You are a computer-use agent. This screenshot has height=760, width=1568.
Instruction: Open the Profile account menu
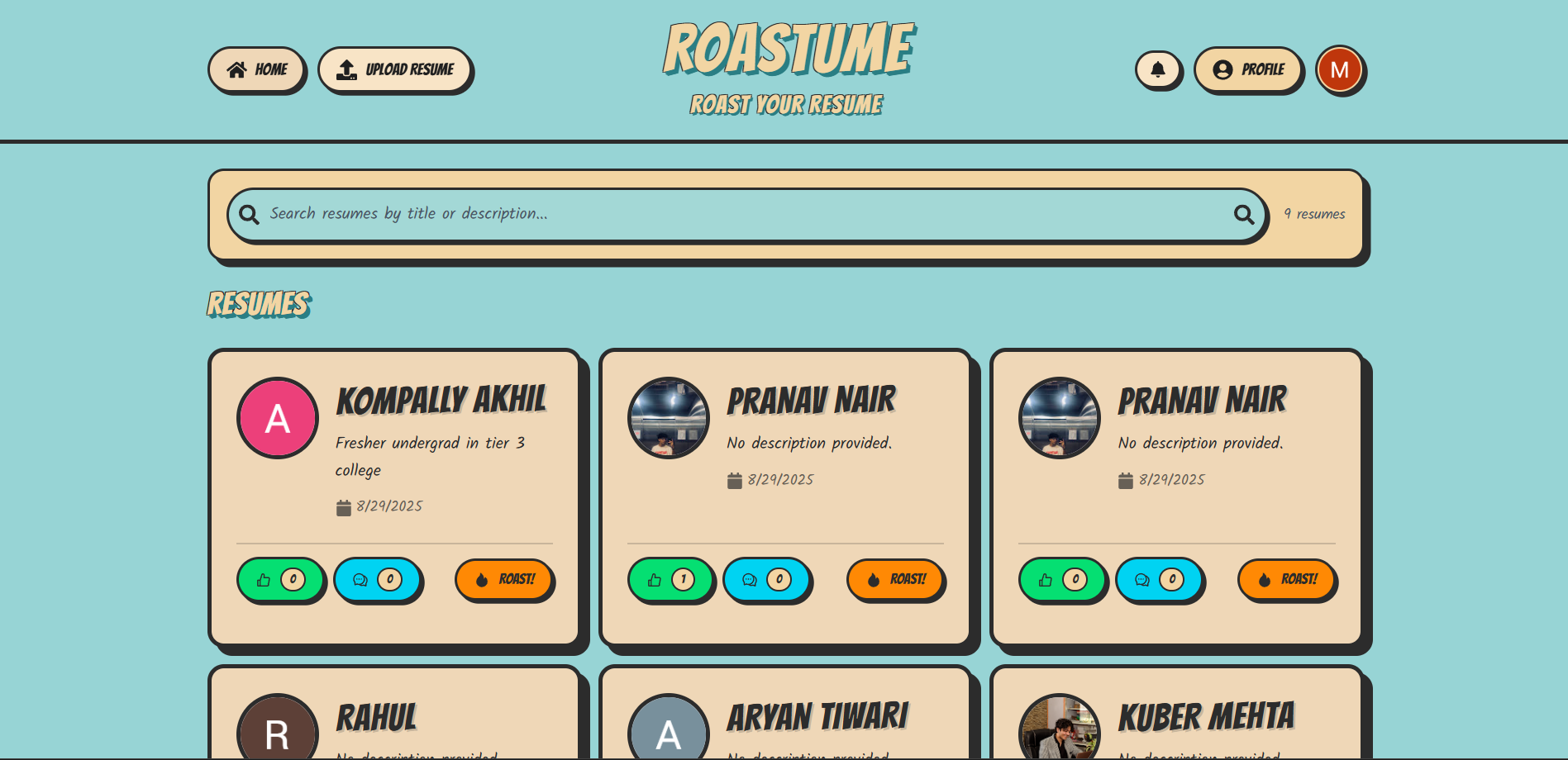1248,70
